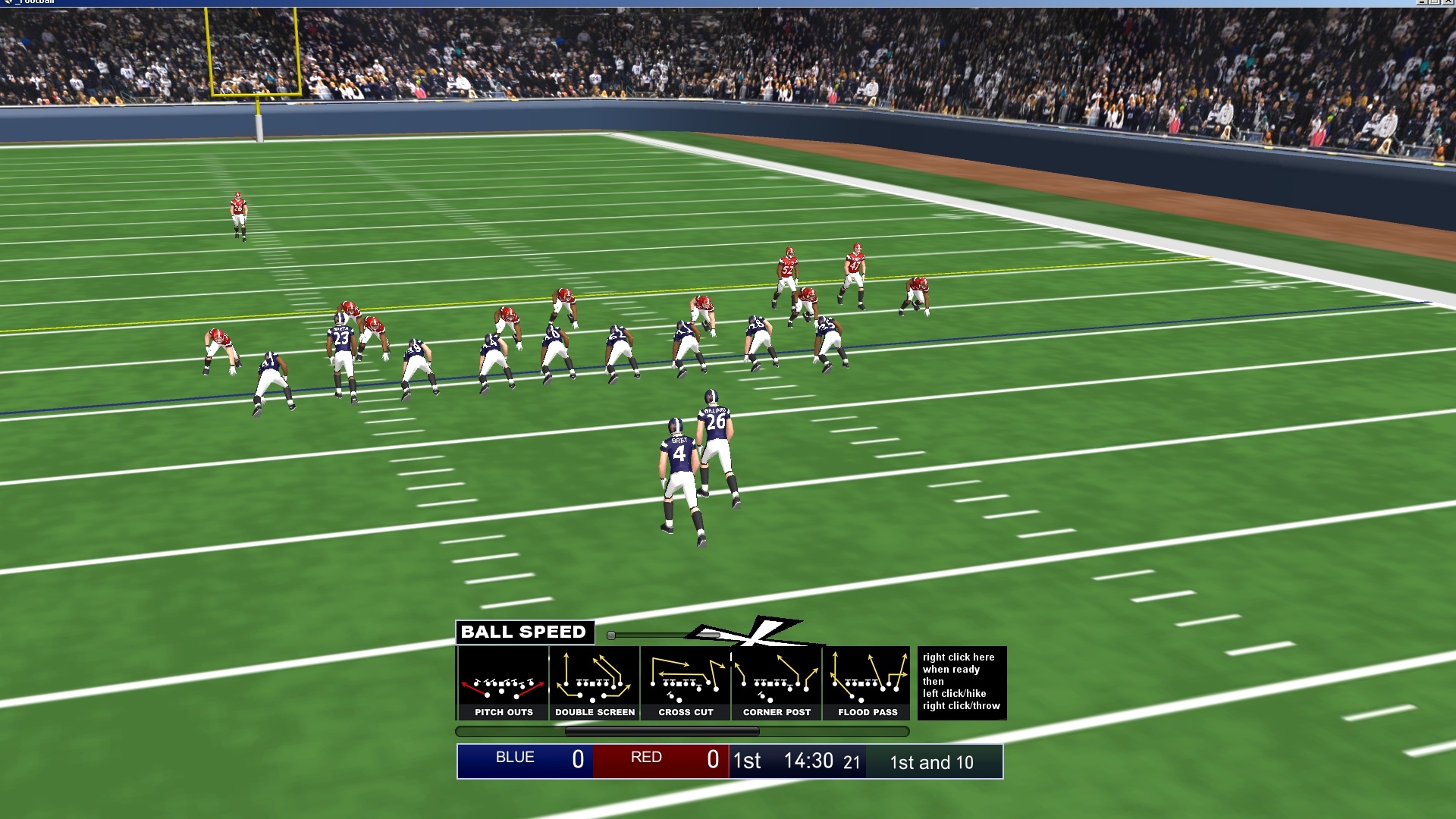Minimize the game window
The width and height of the screenshot is (1456, 819).
[x=1423, y=2]
